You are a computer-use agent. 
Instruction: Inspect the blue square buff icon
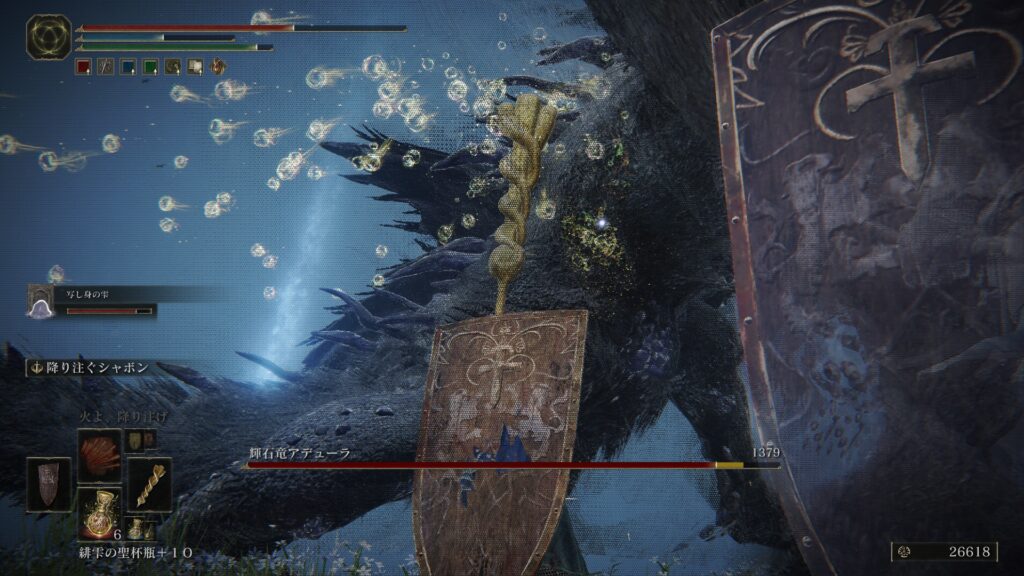tap(128, 67)
